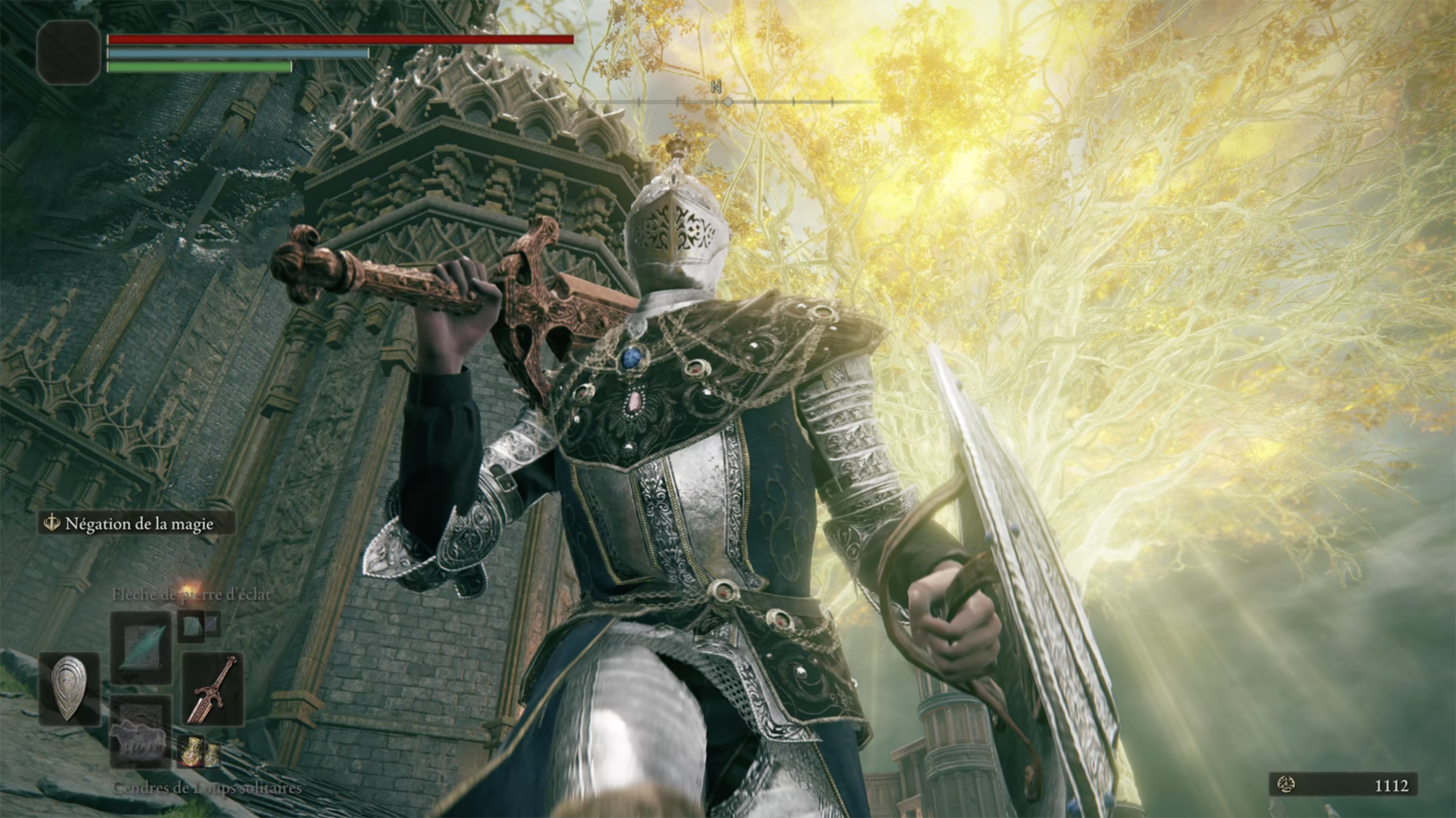Screen dimensions: 1456x818
Task: Click the cerulean flask pouch icon
Action: (x=213, y=755)
